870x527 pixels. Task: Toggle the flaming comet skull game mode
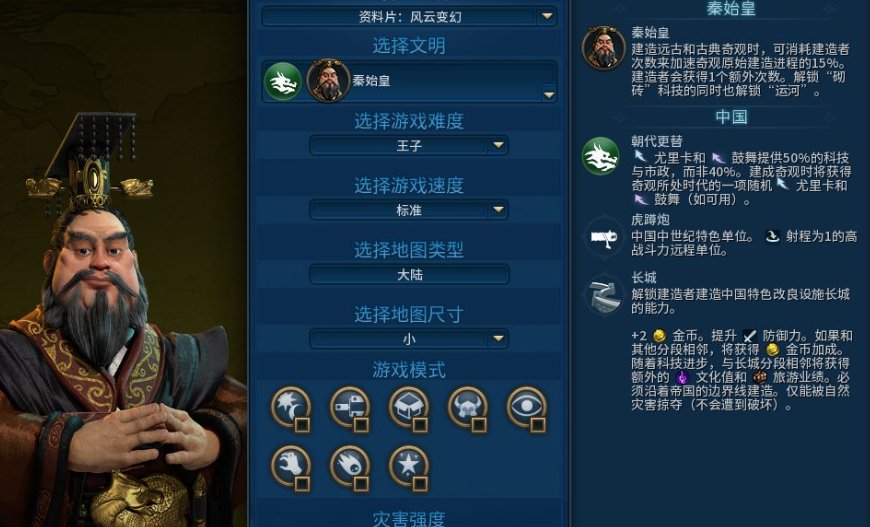point(350,466)
